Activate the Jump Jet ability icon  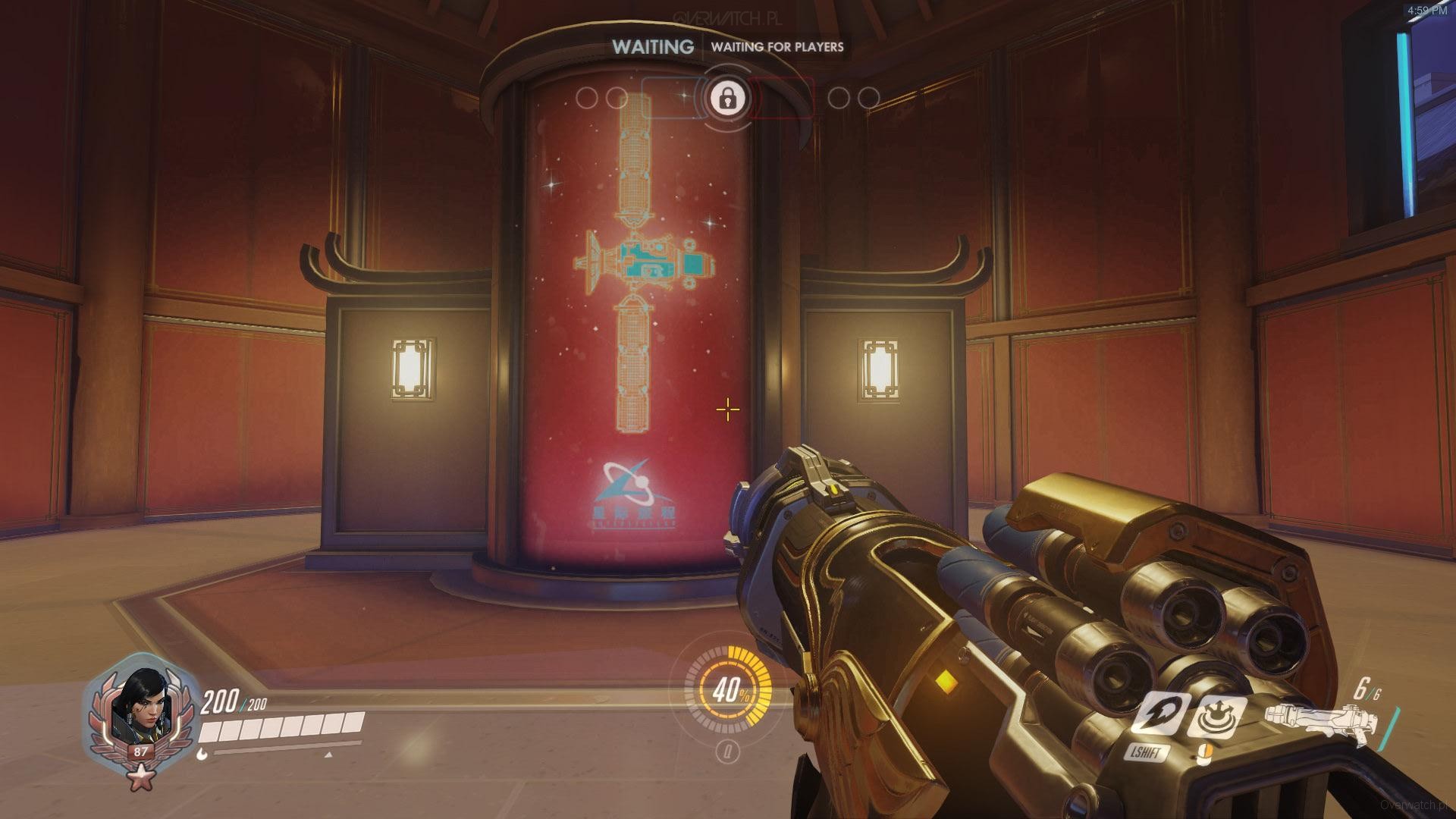[1156, 713]
